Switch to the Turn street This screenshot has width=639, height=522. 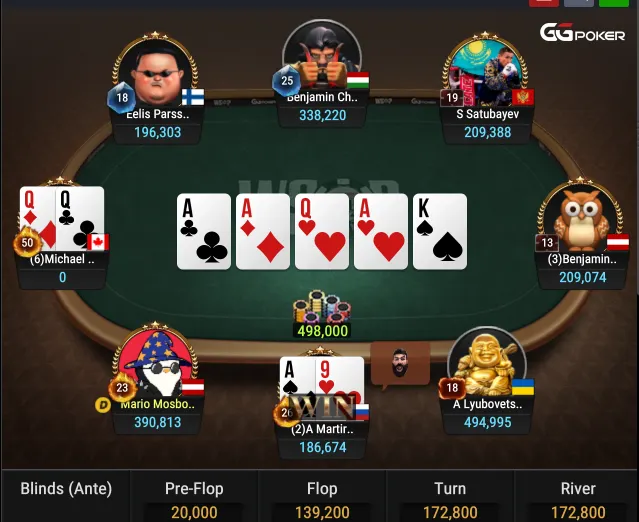450,499
